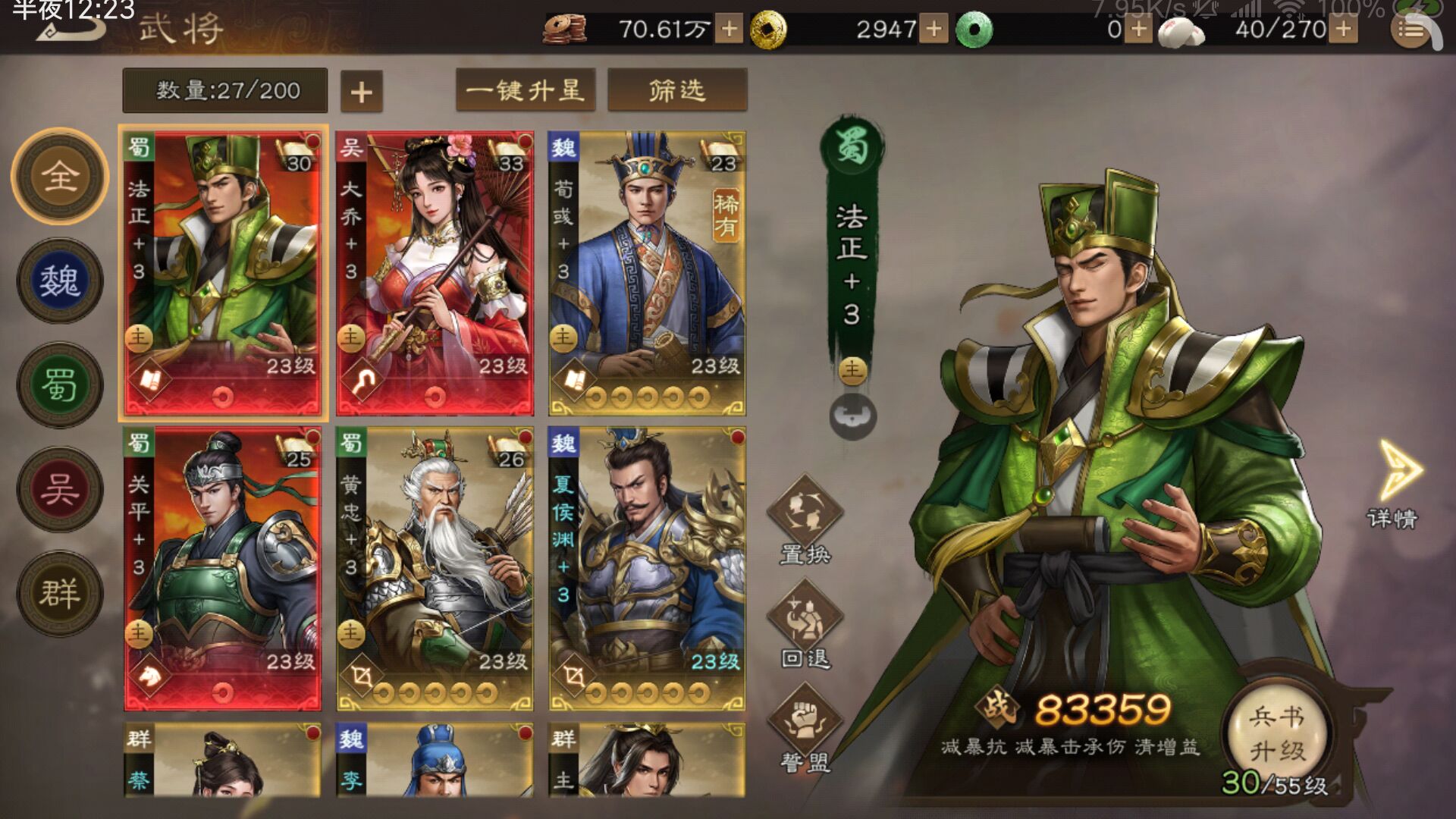Screen dimensions: 1456x819
Task: Select the 蜀 faction tab
Action: (61, 386)
